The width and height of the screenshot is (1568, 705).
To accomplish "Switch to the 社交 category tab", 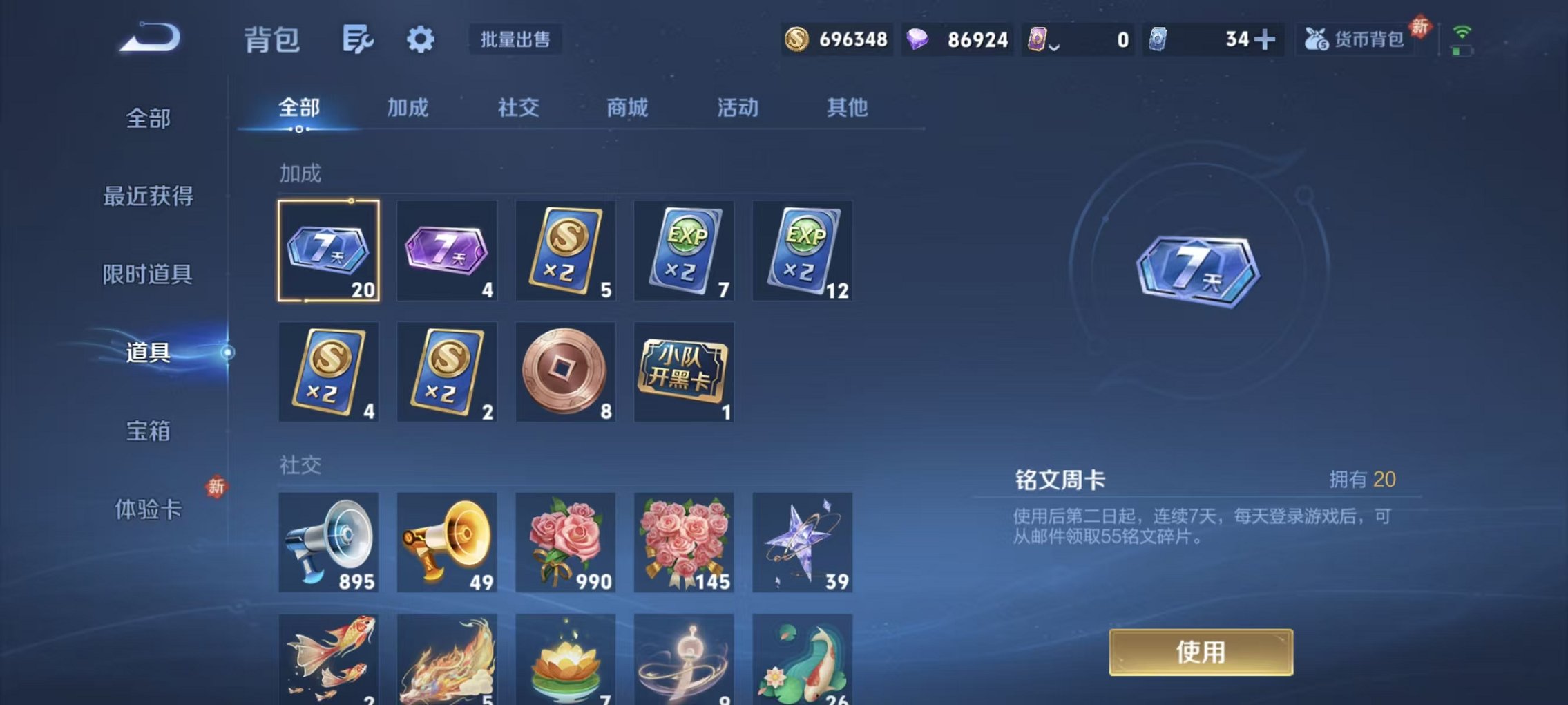I will tap(519, 108).
